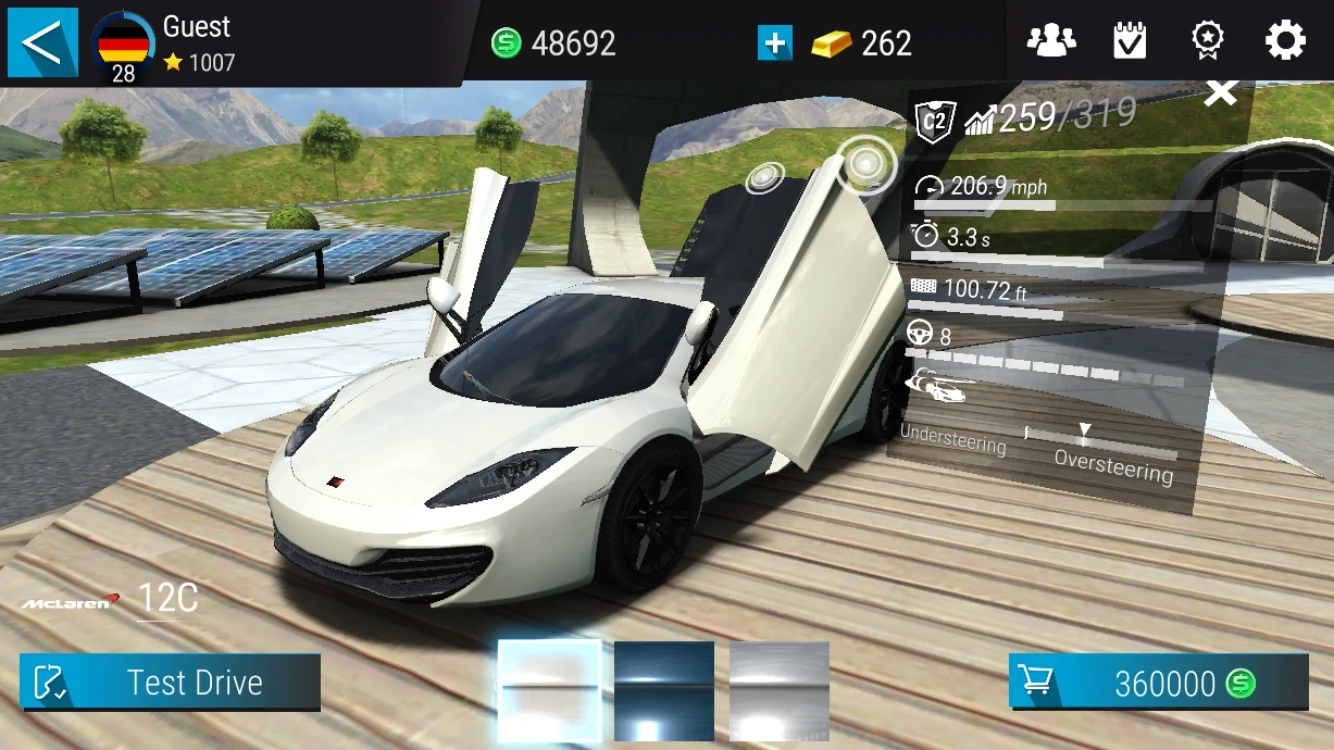Go back using the arrow button
Screen dimensions: 1334x750
pyautogui.click(x=42, y=43)
